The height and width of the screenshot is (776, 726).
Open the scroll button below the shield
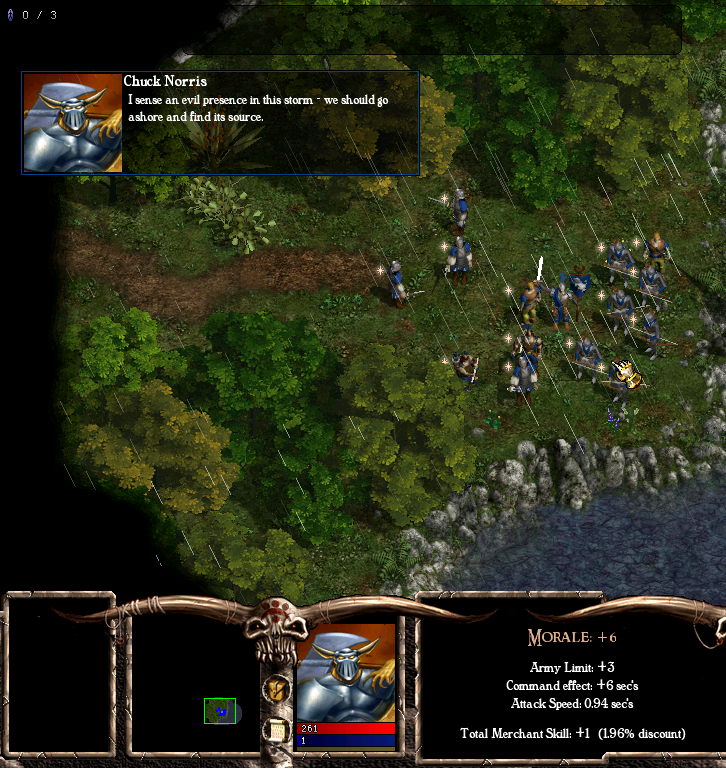point(277,730)
